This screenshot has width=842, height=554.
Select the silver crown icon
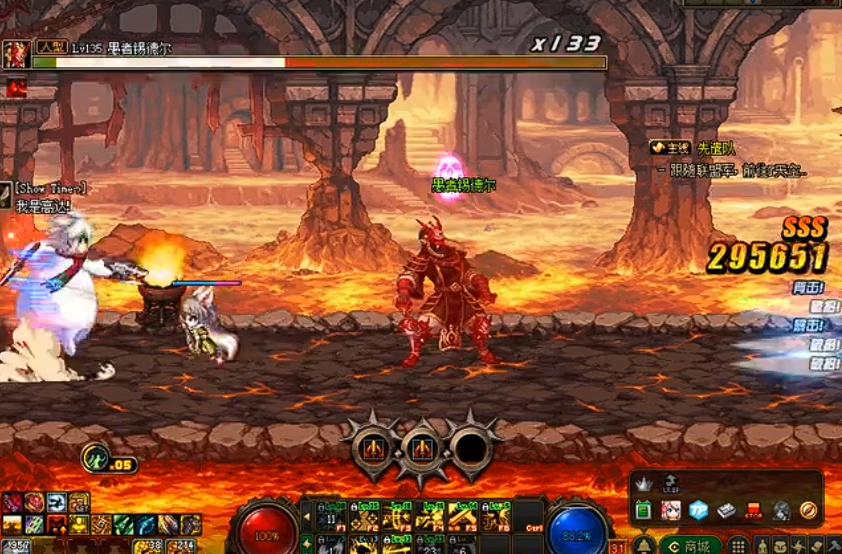pyautogui.click(x=644, y=483)
